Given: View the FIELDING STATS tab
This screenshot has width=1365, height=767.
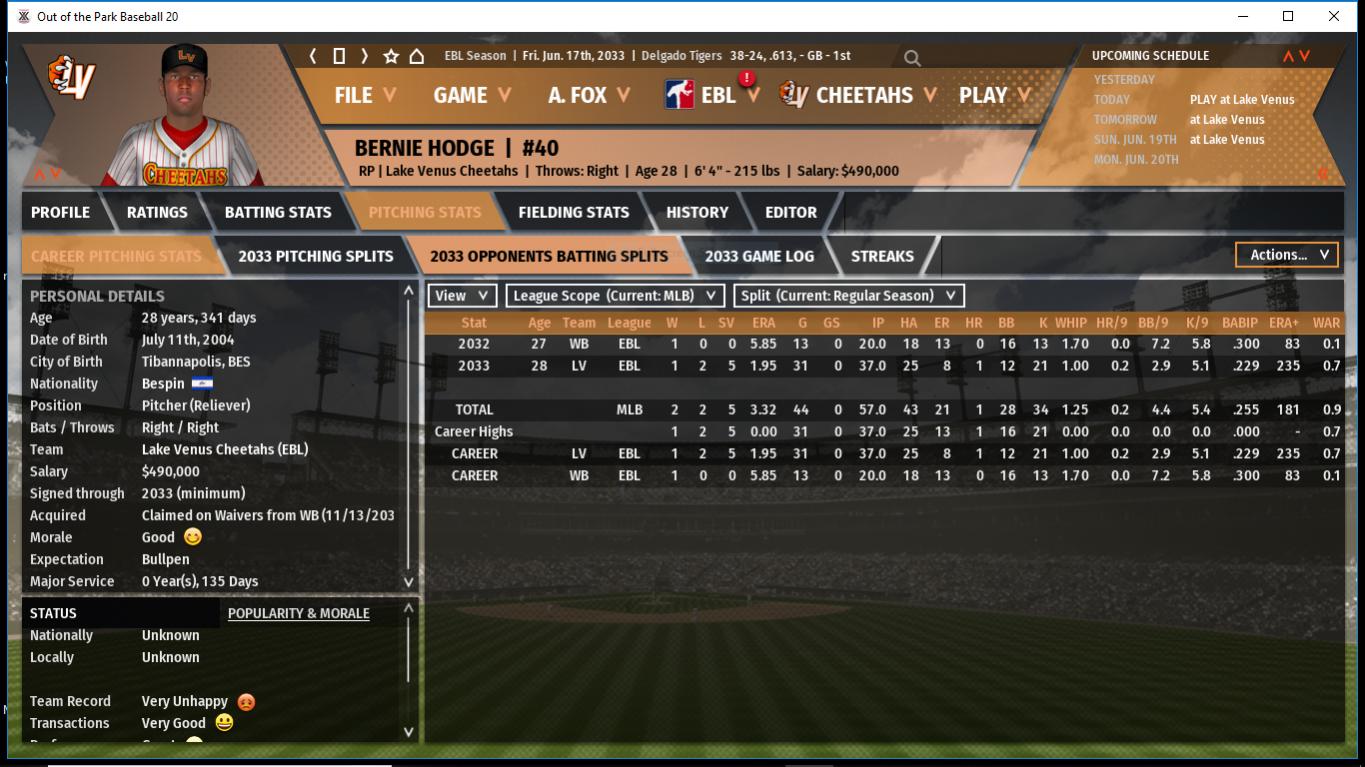Looking at the screenshot, I should (573, 212).
